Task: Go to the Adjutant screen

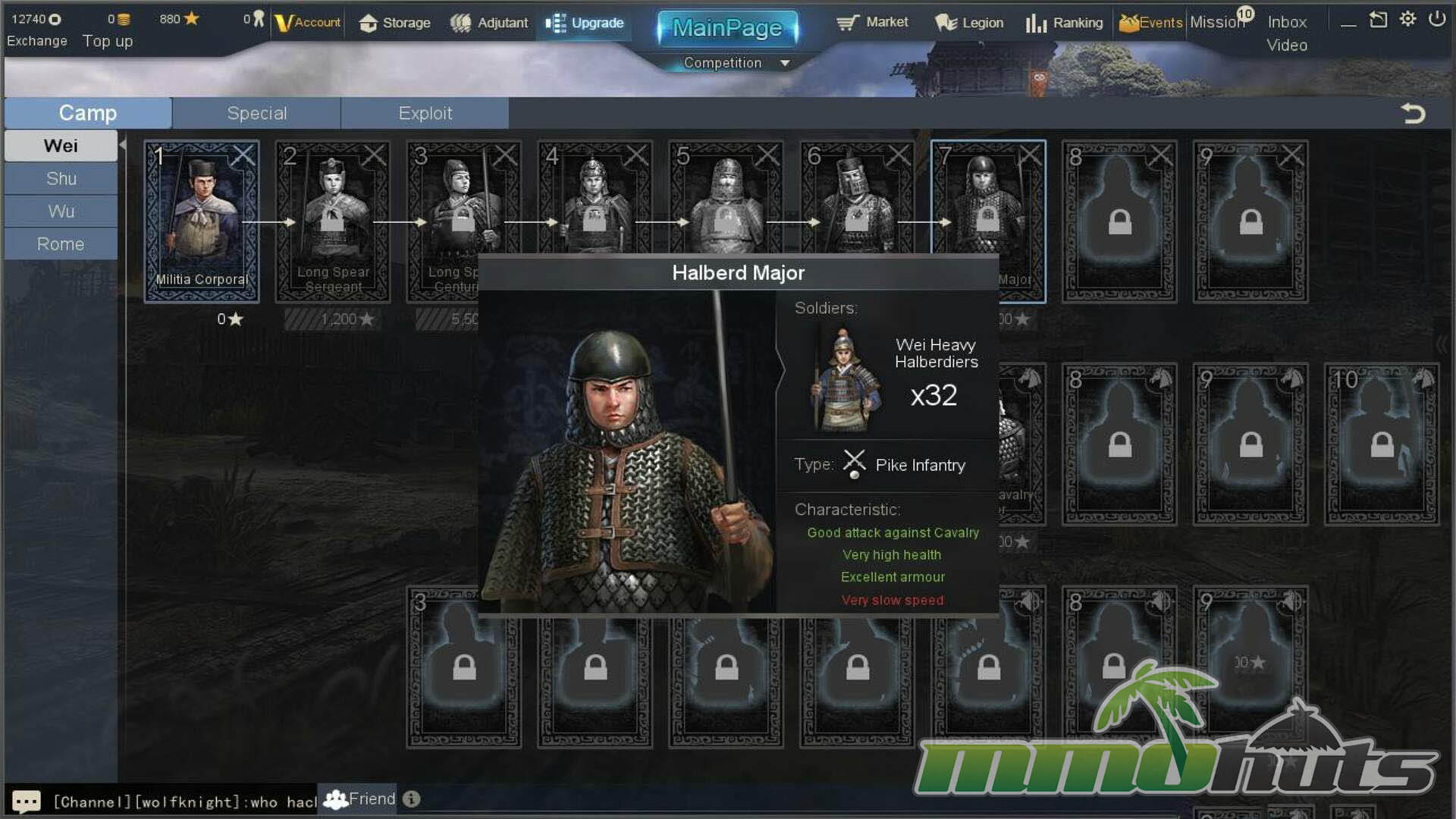Action: 489,23
